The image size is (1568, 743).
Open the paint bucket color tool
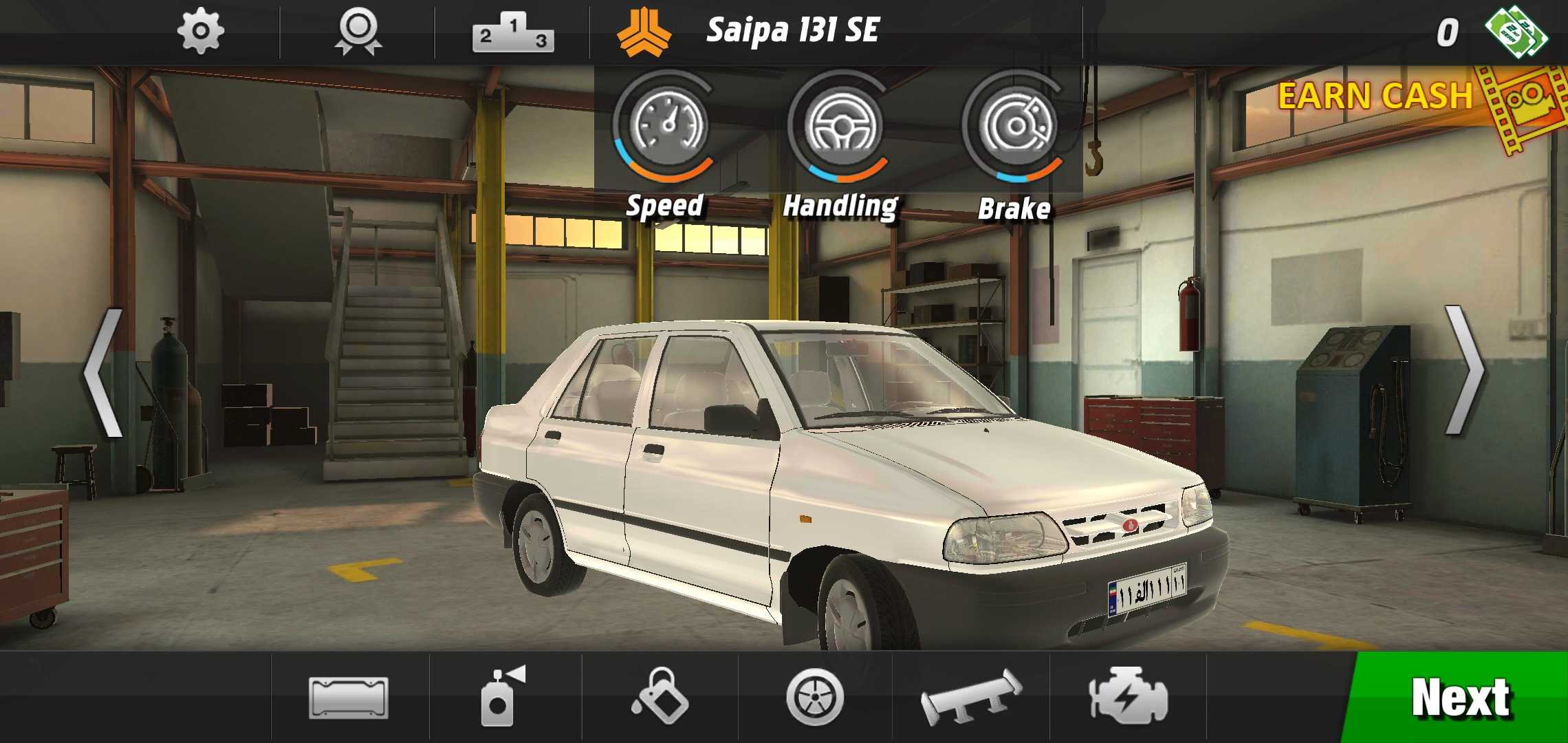[x=659, y=696]
